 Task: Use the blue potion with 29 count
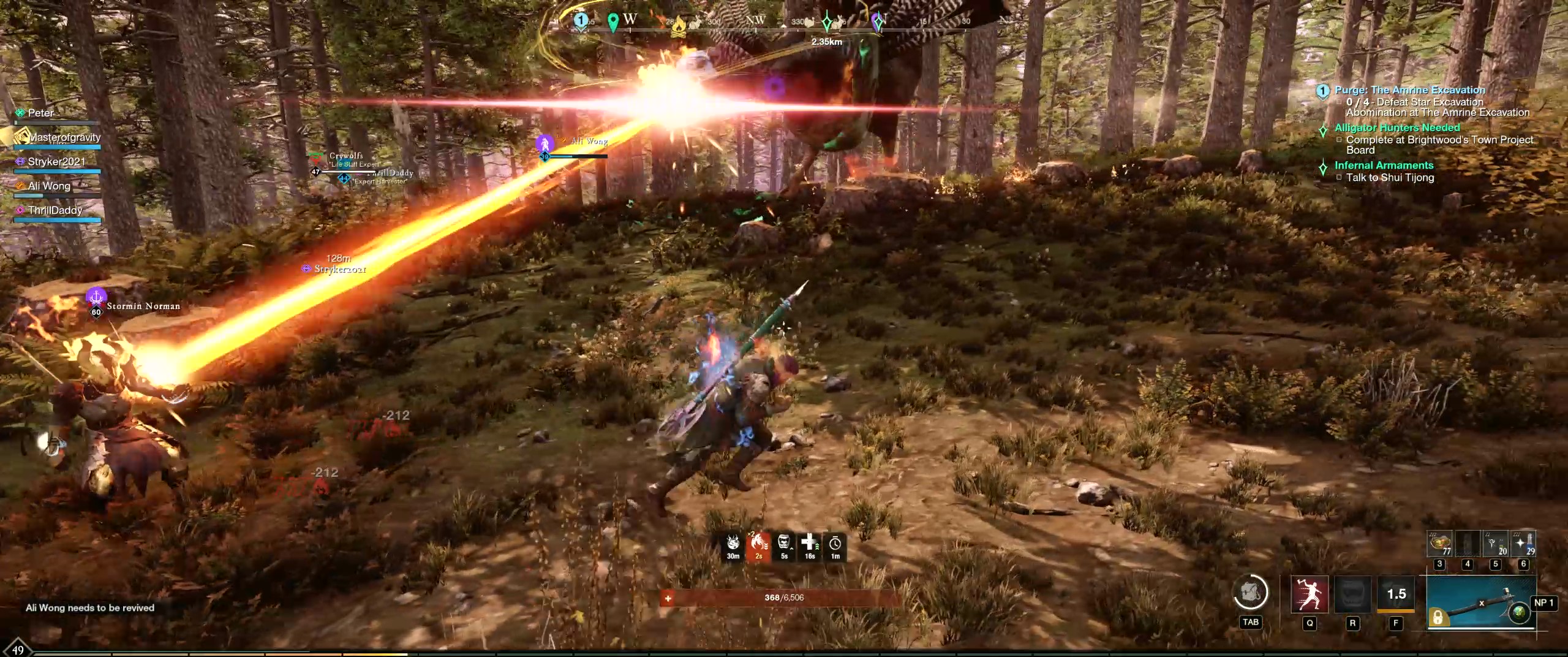[1523, 544]
